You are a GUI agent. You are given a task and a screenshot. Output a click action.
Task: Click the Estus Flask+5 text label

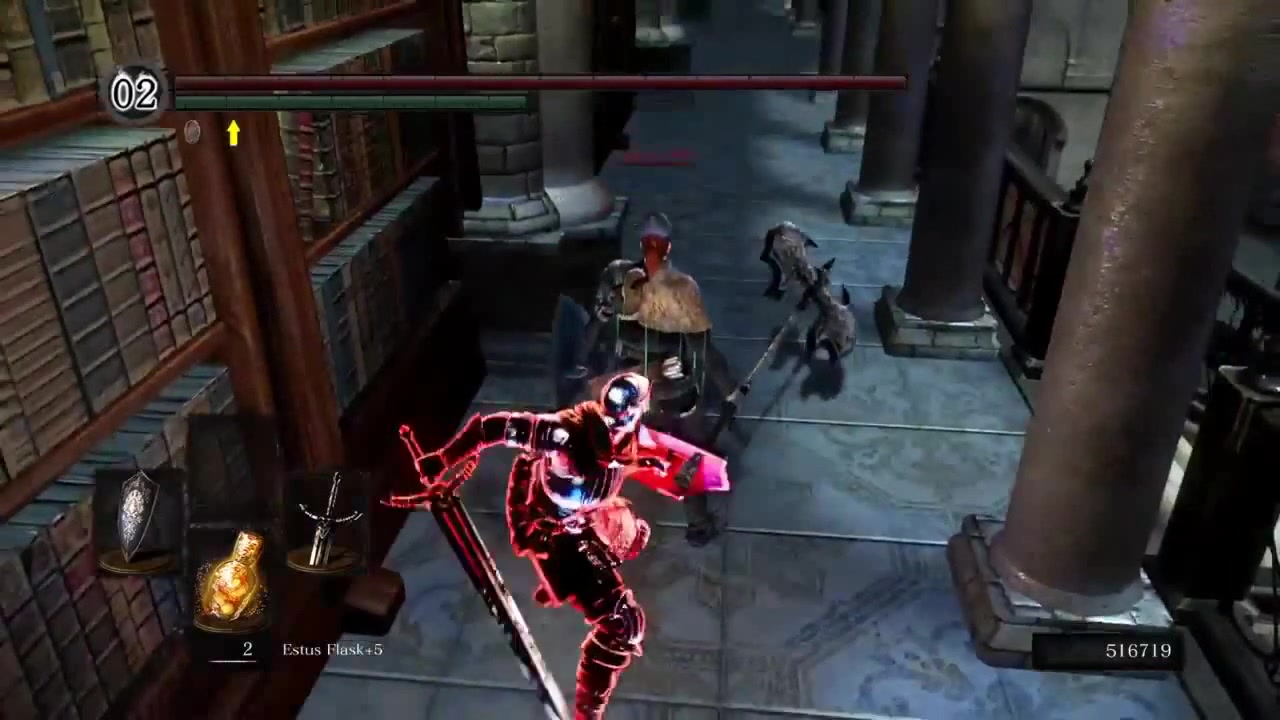point(332,649)
